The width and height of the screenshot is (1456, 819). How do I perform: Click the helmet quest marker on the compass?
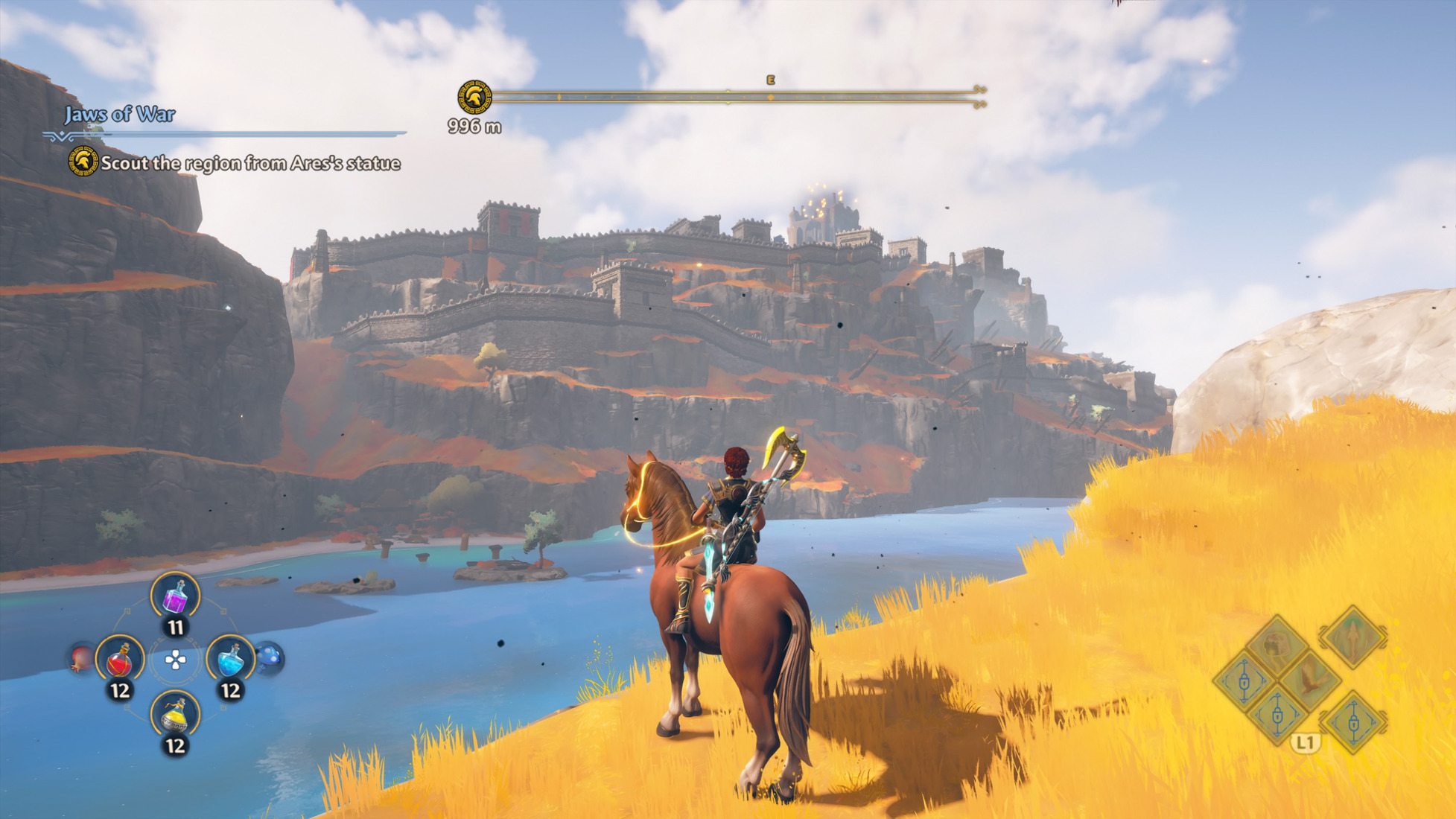pyautogui.click(x=474, y=98)
